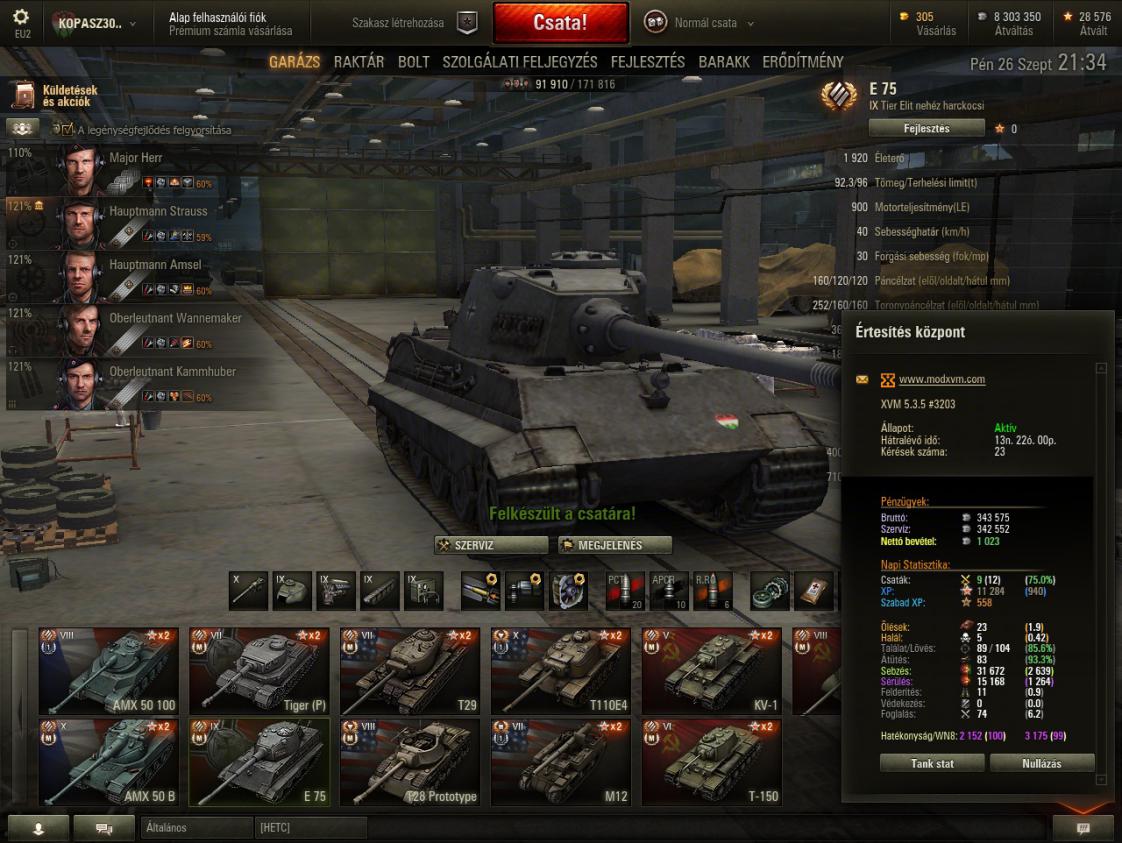
Task: Choose the AMX 50 B tank
Action: [108, 762]
